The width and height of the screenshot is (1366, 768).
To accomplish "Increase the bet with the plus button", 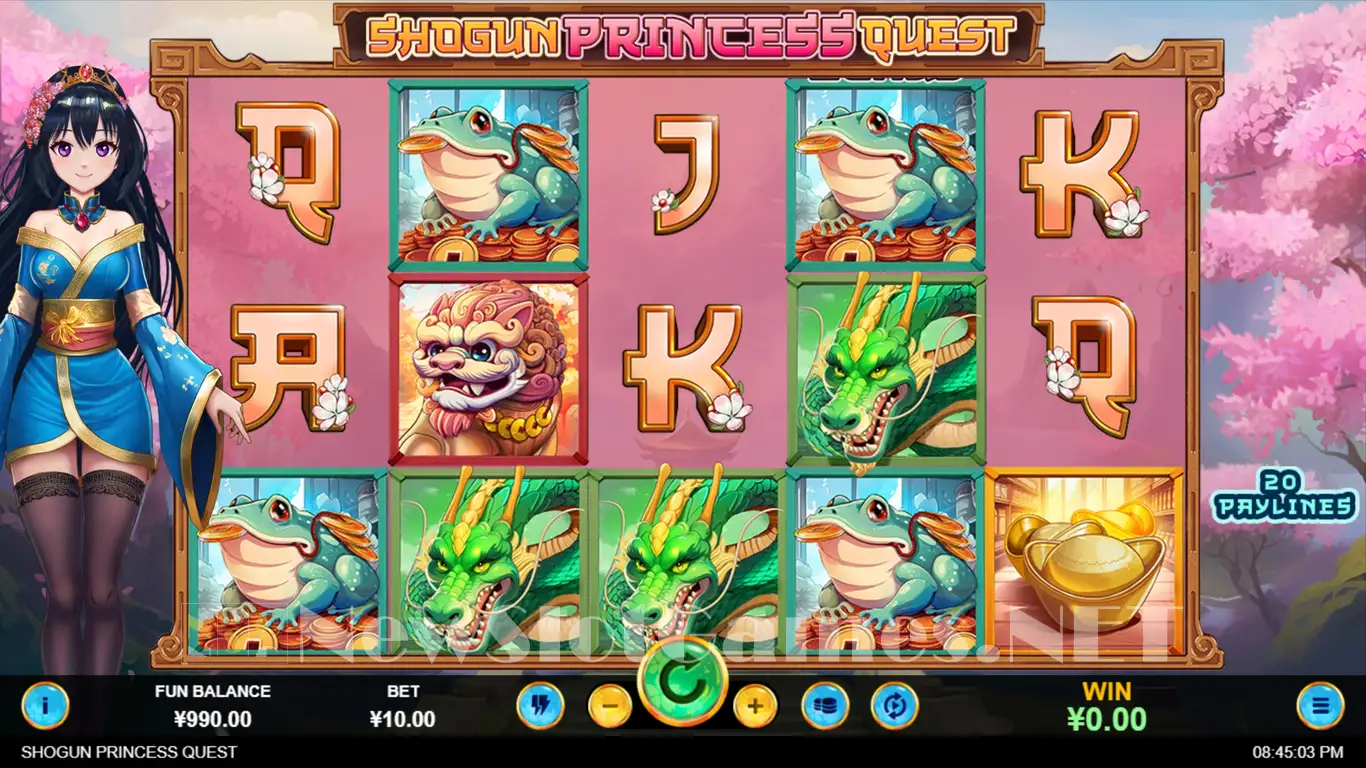I will pyautogui.click(x=755, y=707).
